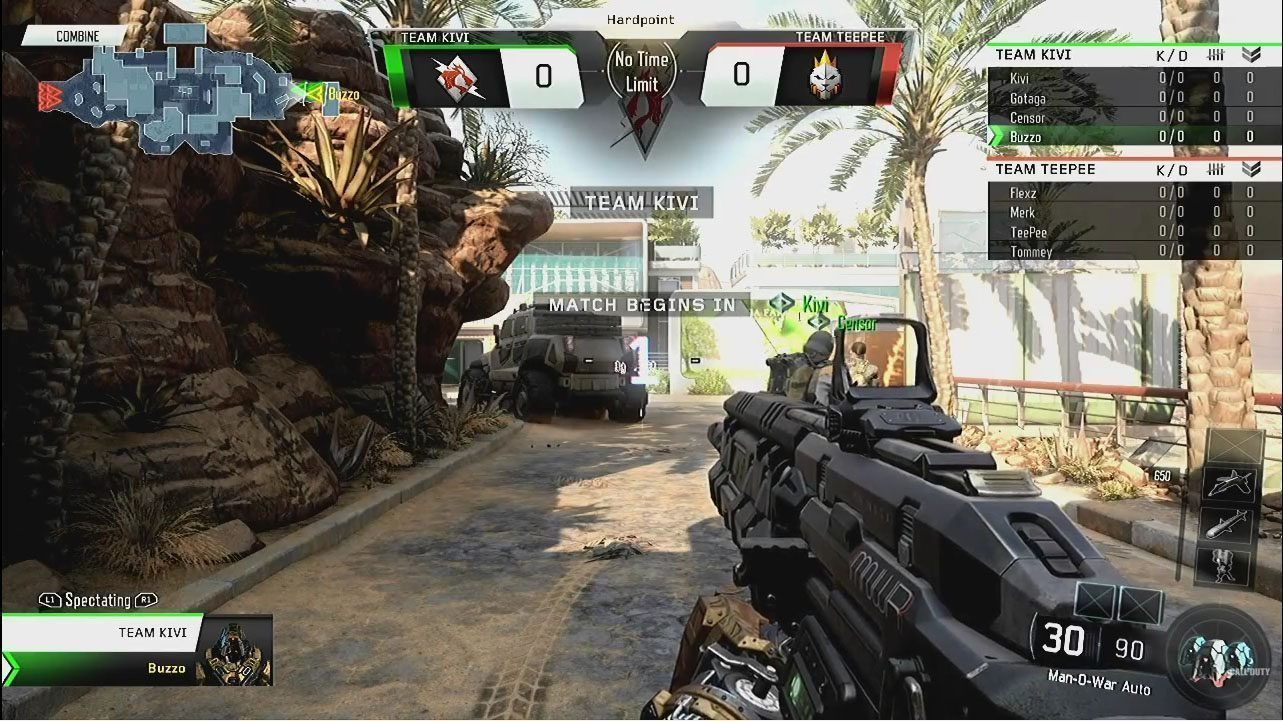Open the spectated player card for Buzzo
The height and width of the screenshot is (721, 1283).
138,650
